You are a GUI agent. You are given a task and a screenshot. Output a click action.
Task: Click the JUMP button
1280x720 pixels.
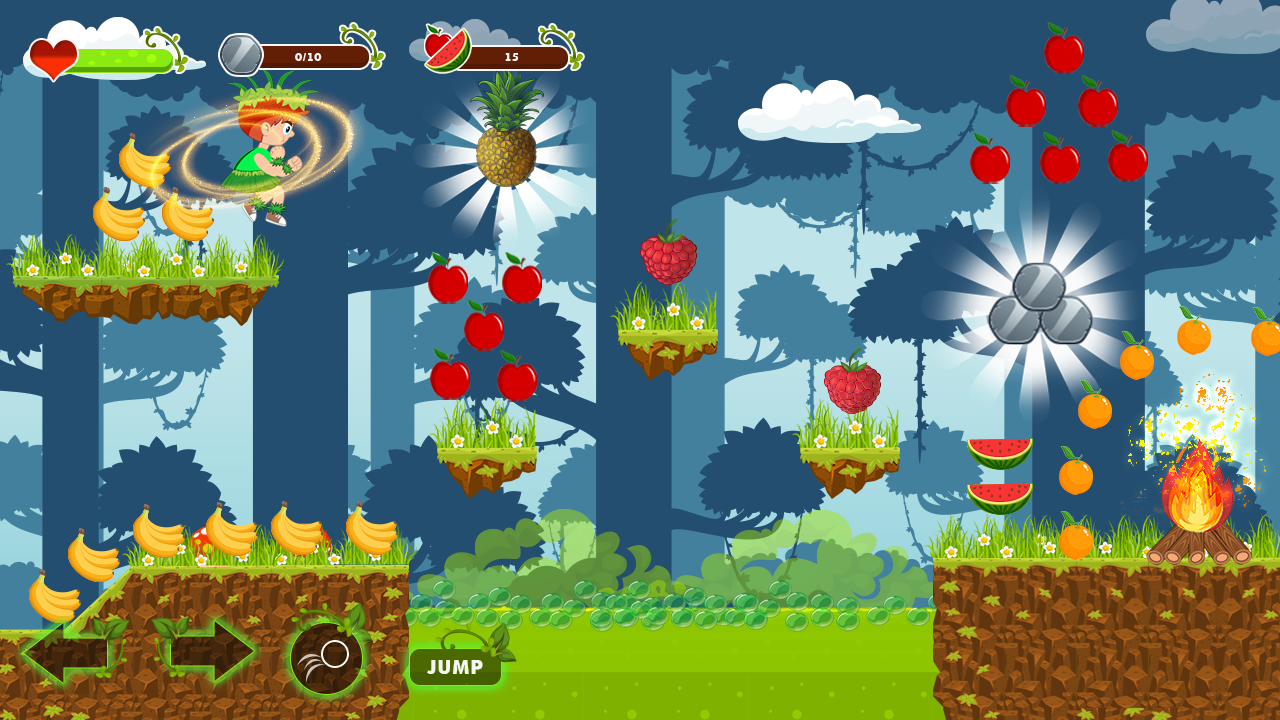click(x=455, y=666)
